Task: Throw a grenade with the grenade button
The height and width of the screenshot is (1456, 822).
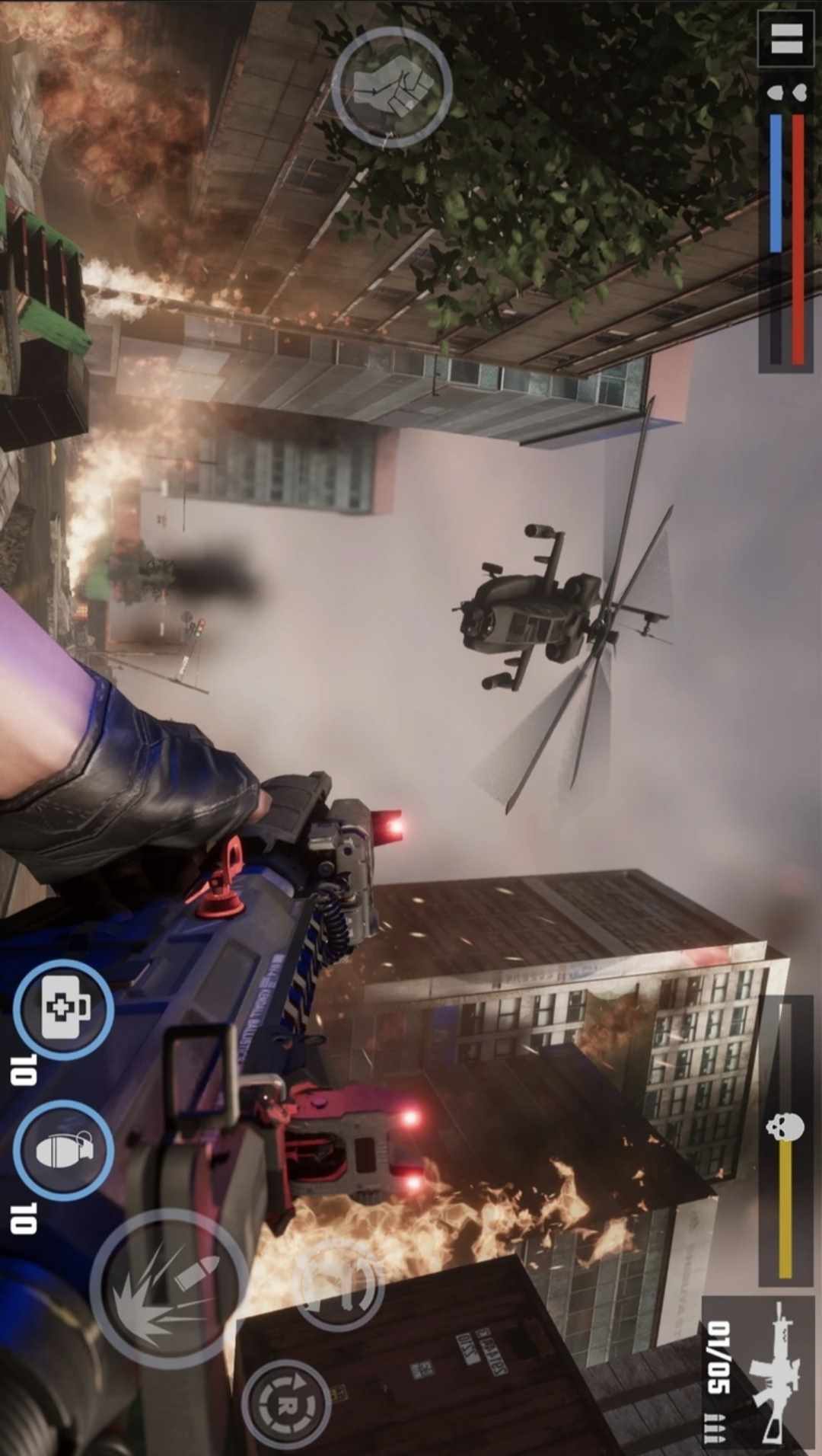Action: 64,1150
